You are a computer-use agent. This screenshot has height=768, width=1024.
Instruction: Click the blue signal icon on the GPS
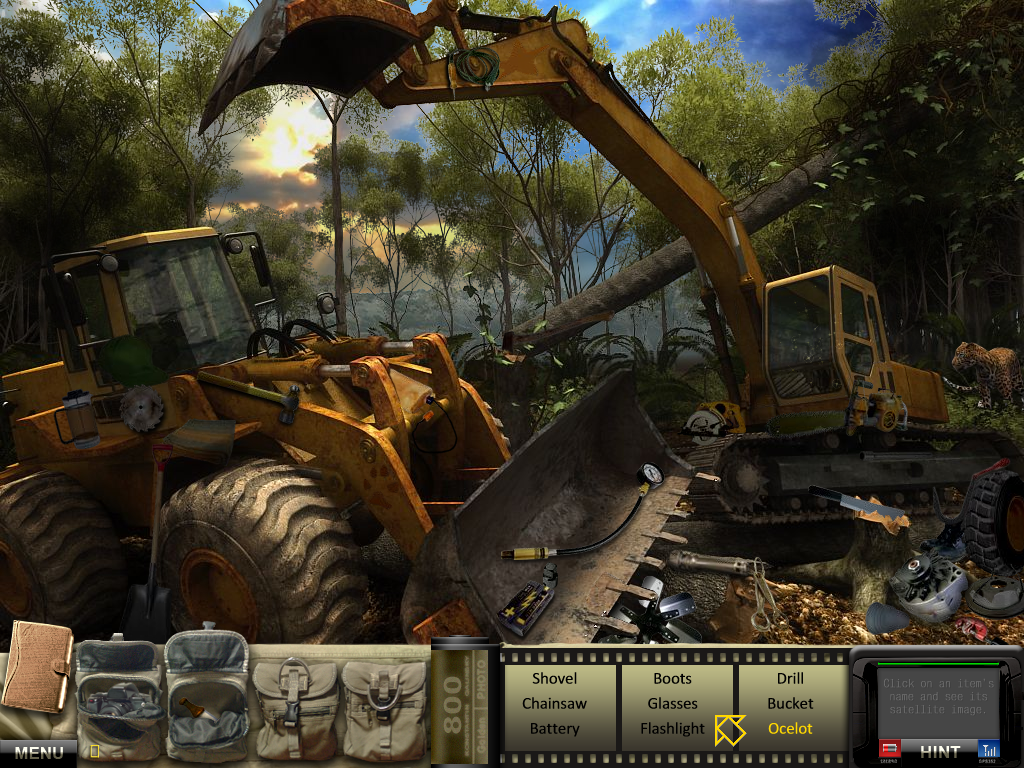click(988, 749)
